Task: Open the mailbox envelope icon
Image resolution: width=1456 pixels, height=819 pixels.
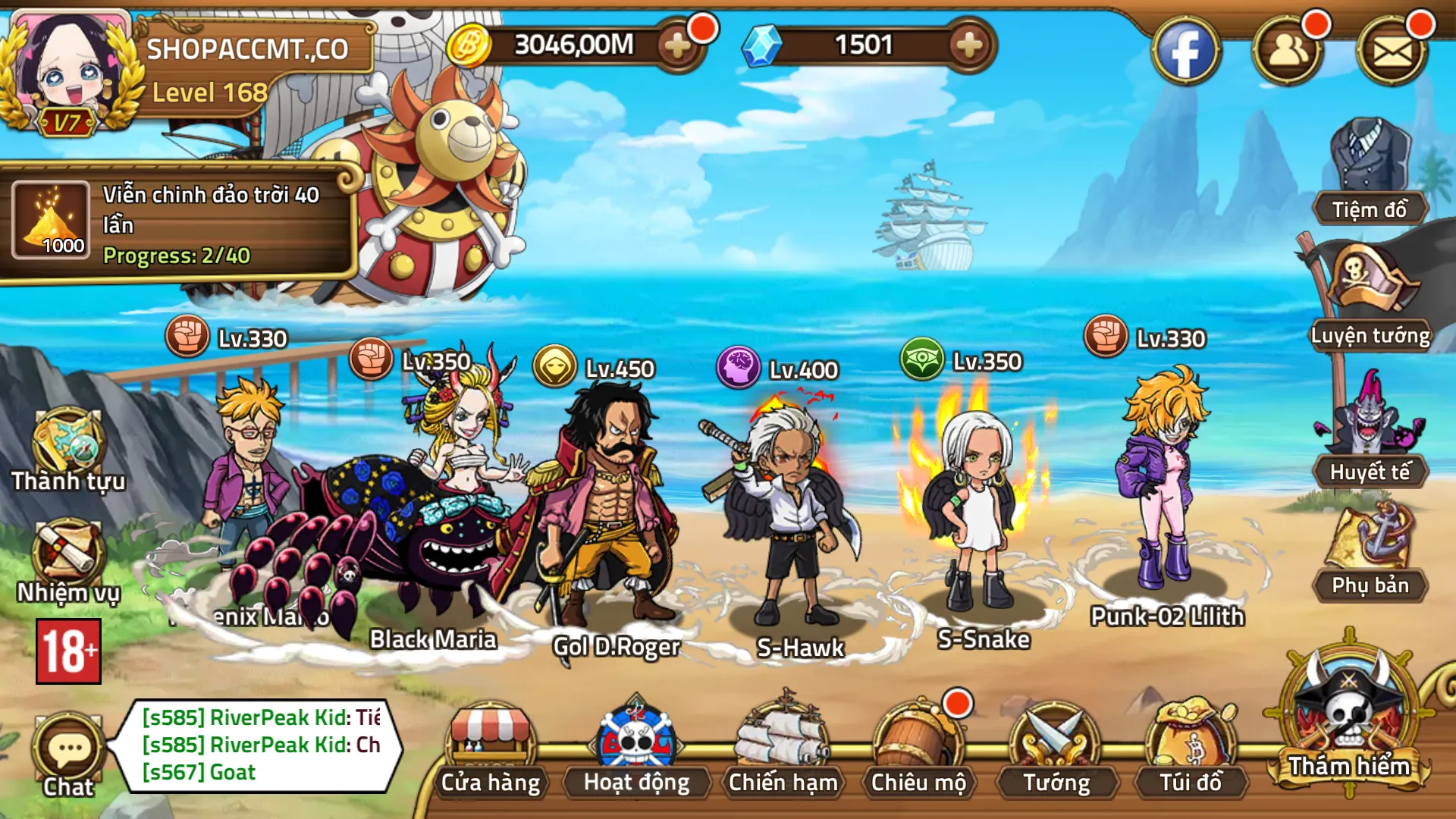Action: click(x=1392, y=52)
